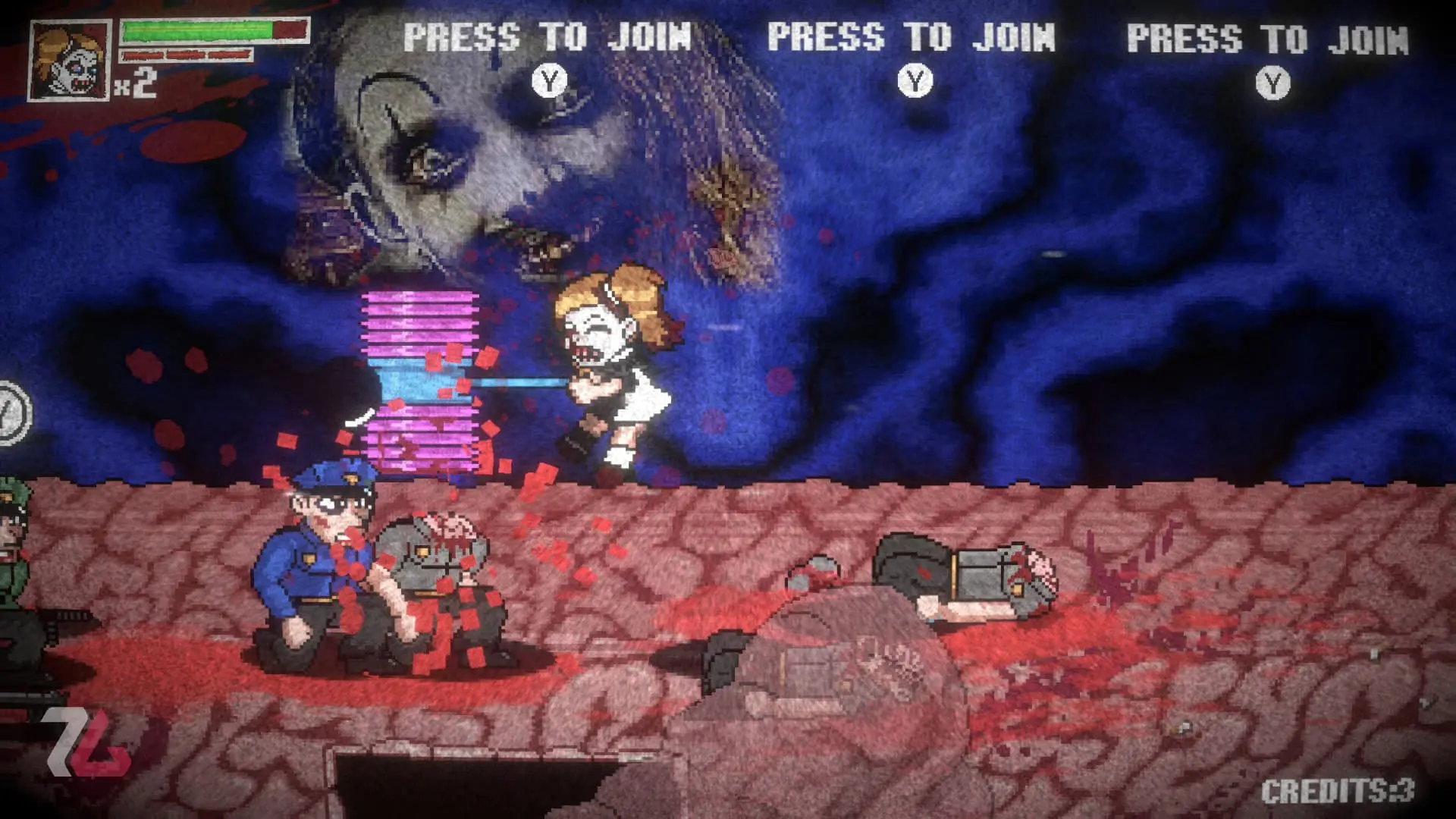Viewport: 1456px width, 819px height.
Task: Select the center PRESS TO JOIN label
Action: pyautogui.click(x=910, y=34)
